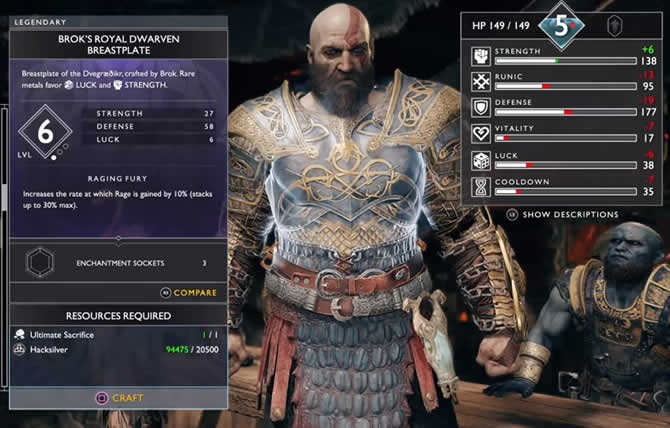Compare this armor with equipped gear
This screenshot has height=428, width=670.
click(188, 293)
